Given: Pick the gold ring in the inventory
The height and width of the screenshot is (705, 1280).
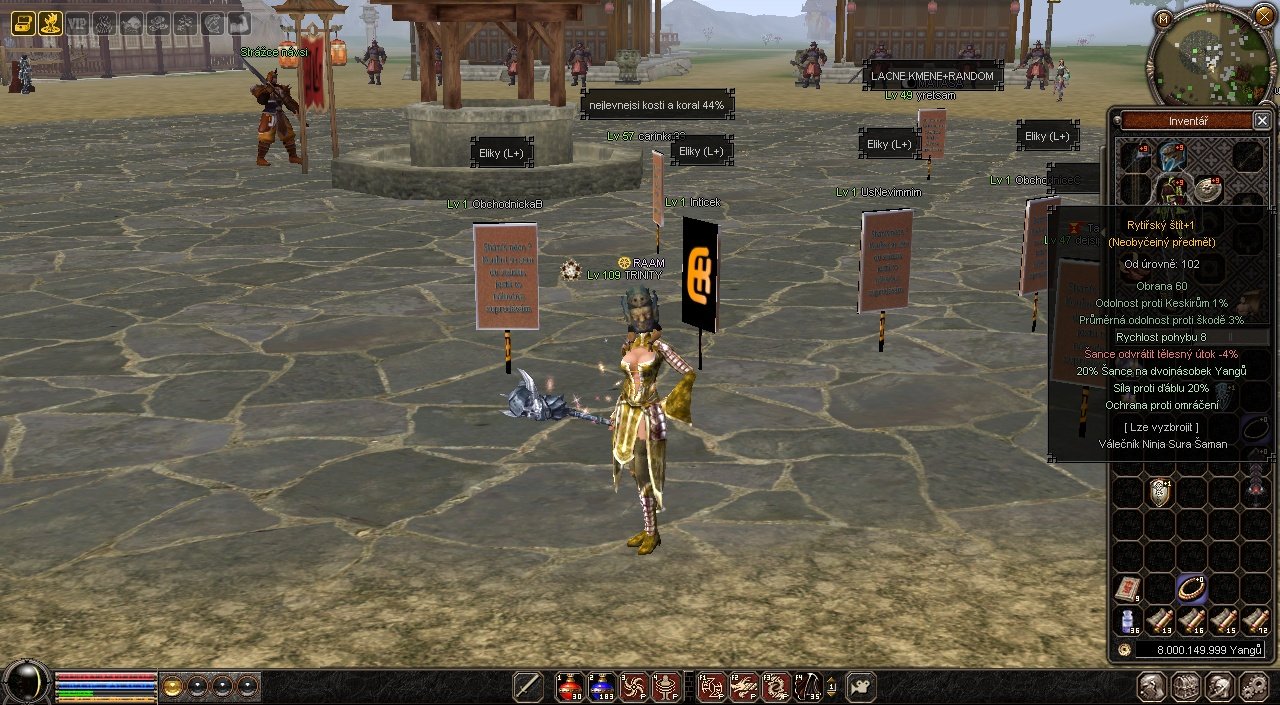Looking at the screenshot, I should tap(1191, 588).
